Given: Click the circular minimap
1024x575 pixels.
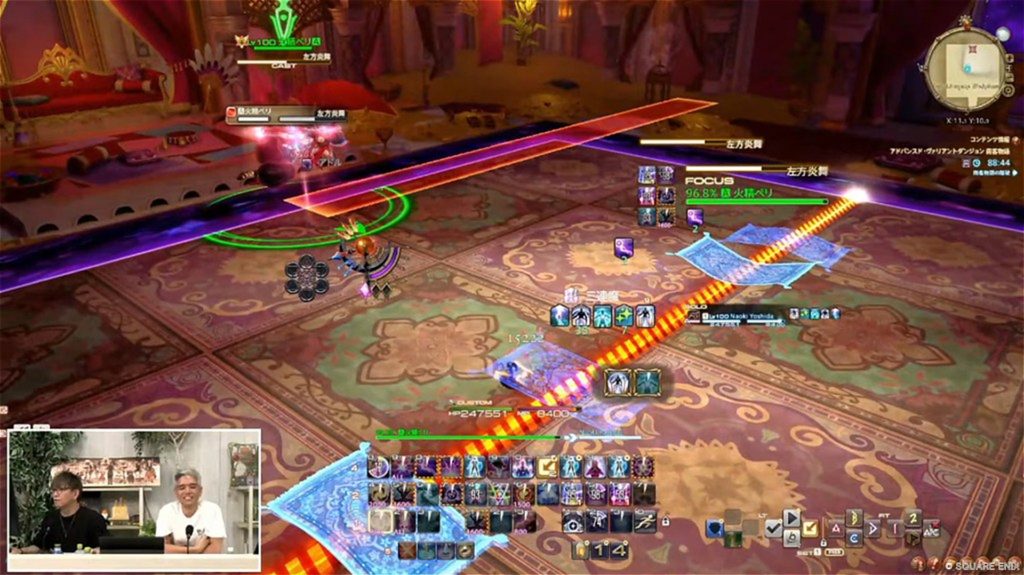Looking at the screenshot, I should [x=964, y=68].
